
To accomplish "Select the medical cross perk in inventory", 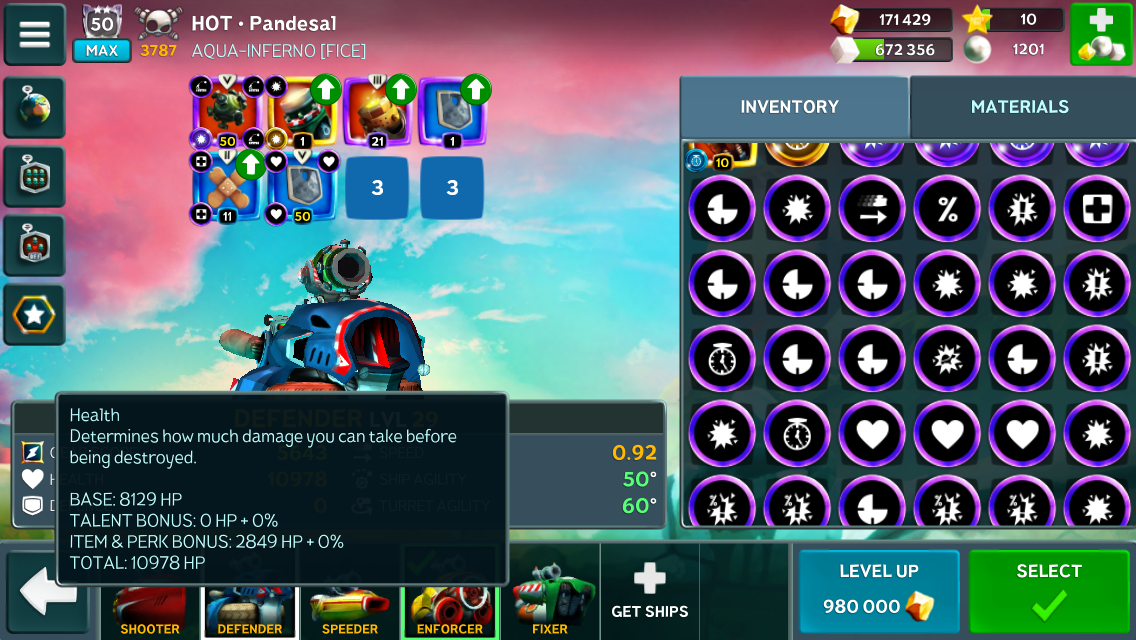I will coord(1097,210).
